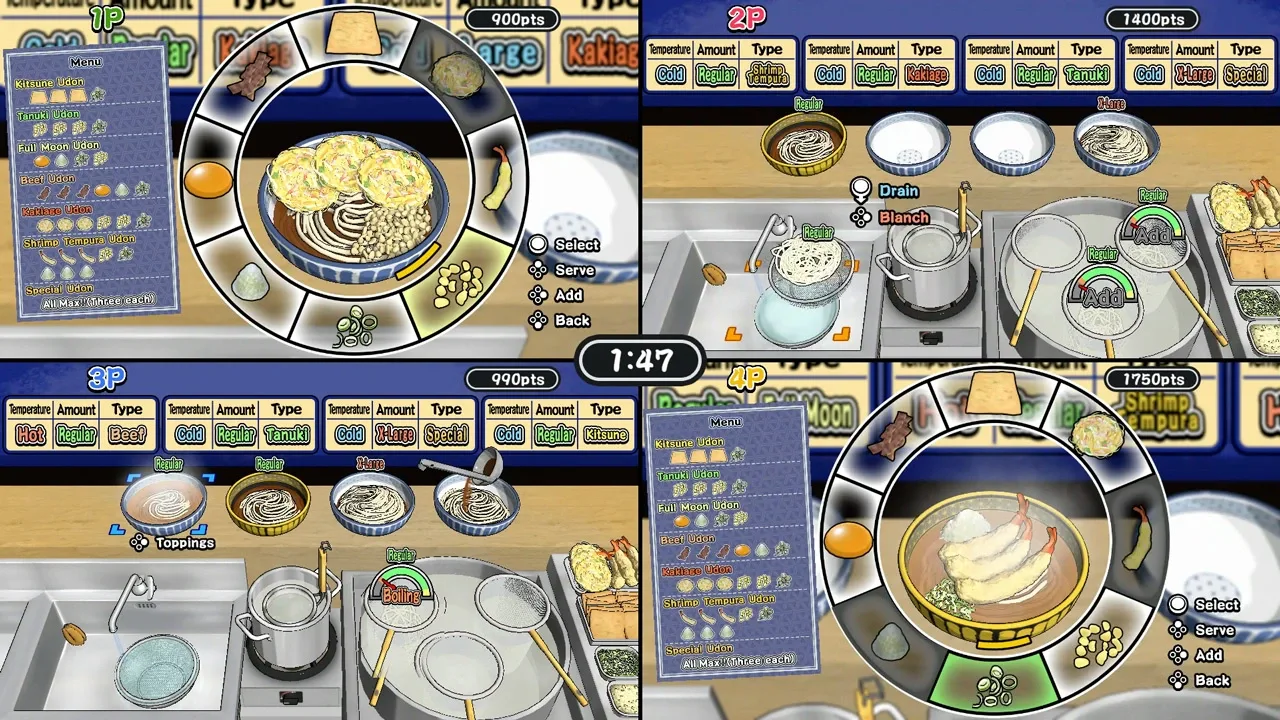The width and height of the screenshot is (1280, 720).
Task: Select 2P's Cold Regular Shrimp Tempura order ticket
Action: point(719,64)
